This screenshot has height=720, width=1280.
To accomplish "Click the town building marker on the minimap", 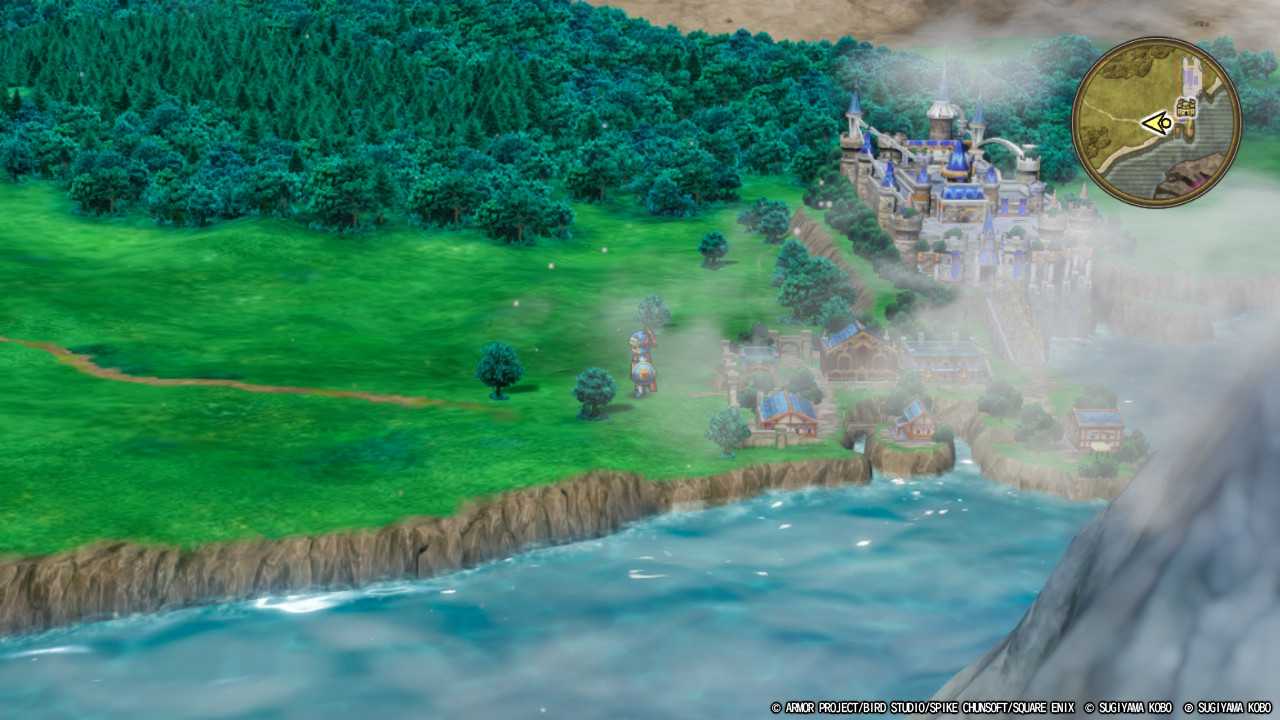I will (x=1185, y=107).
